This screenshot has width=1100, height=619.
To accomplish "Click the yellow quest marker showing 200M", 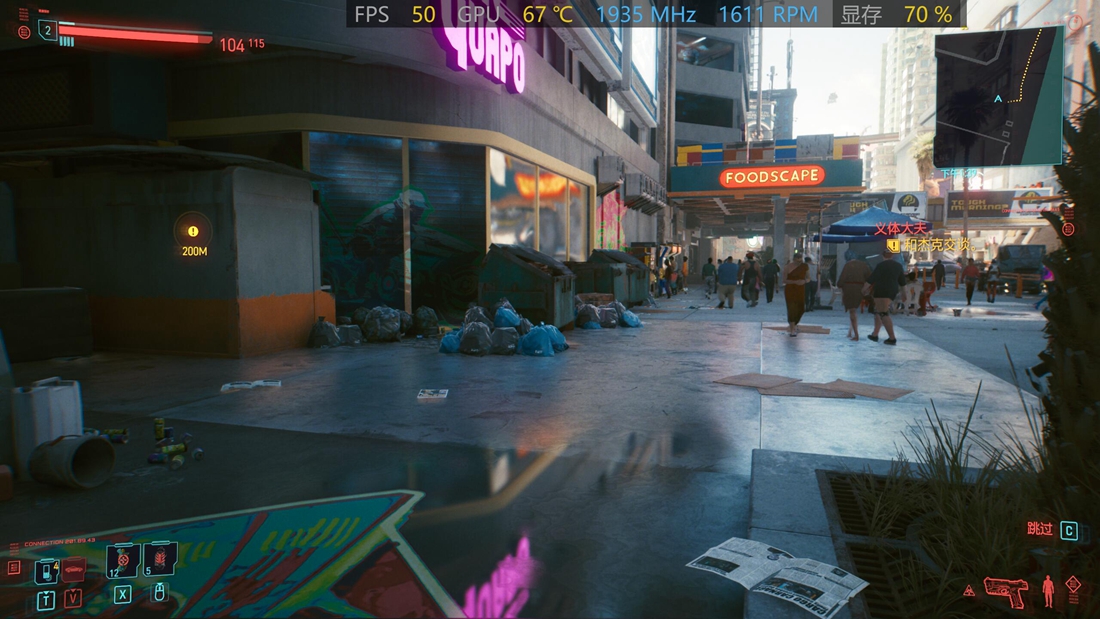I will click(x=193, y=231).
